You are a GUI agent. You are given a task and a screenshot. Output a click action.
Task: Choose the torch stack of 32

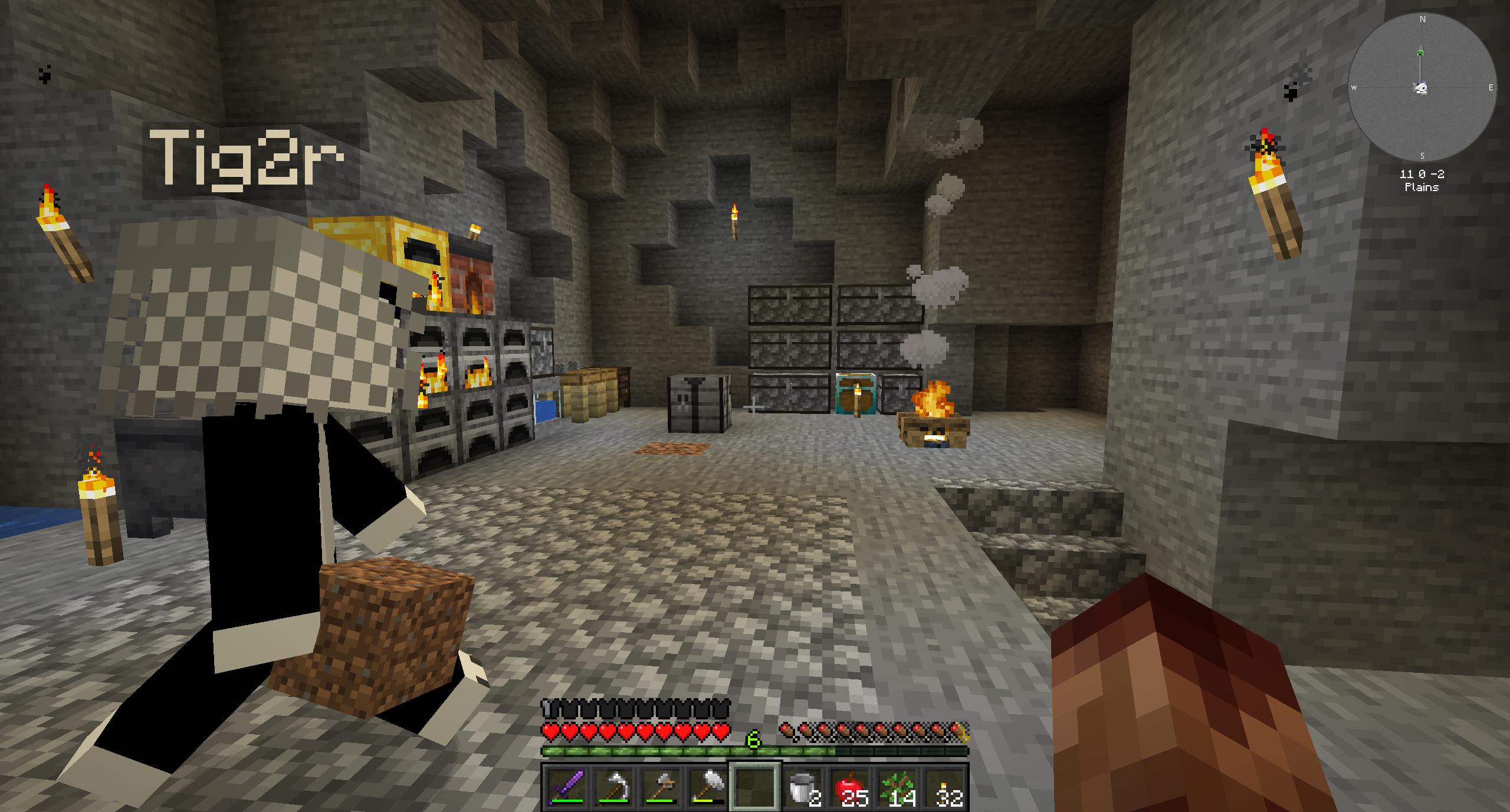click(x=945, y=787)
